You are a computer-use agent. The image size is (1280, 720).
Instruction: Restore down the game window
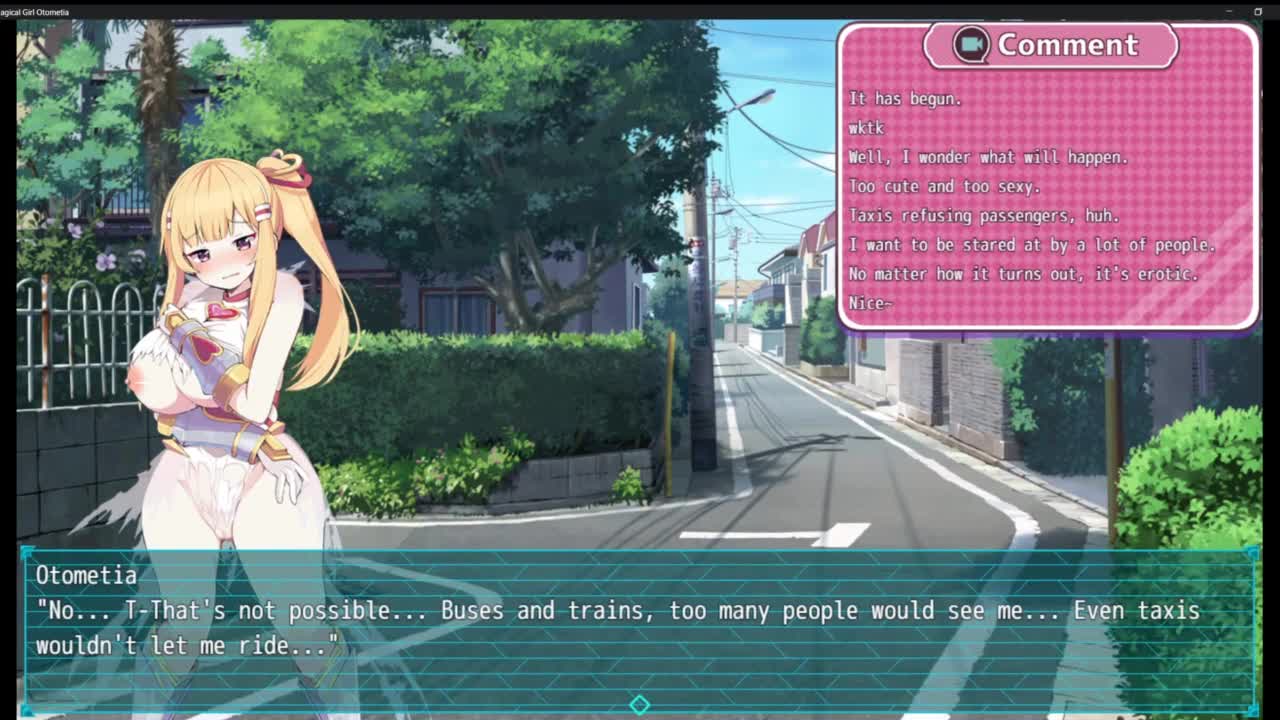1258,12
